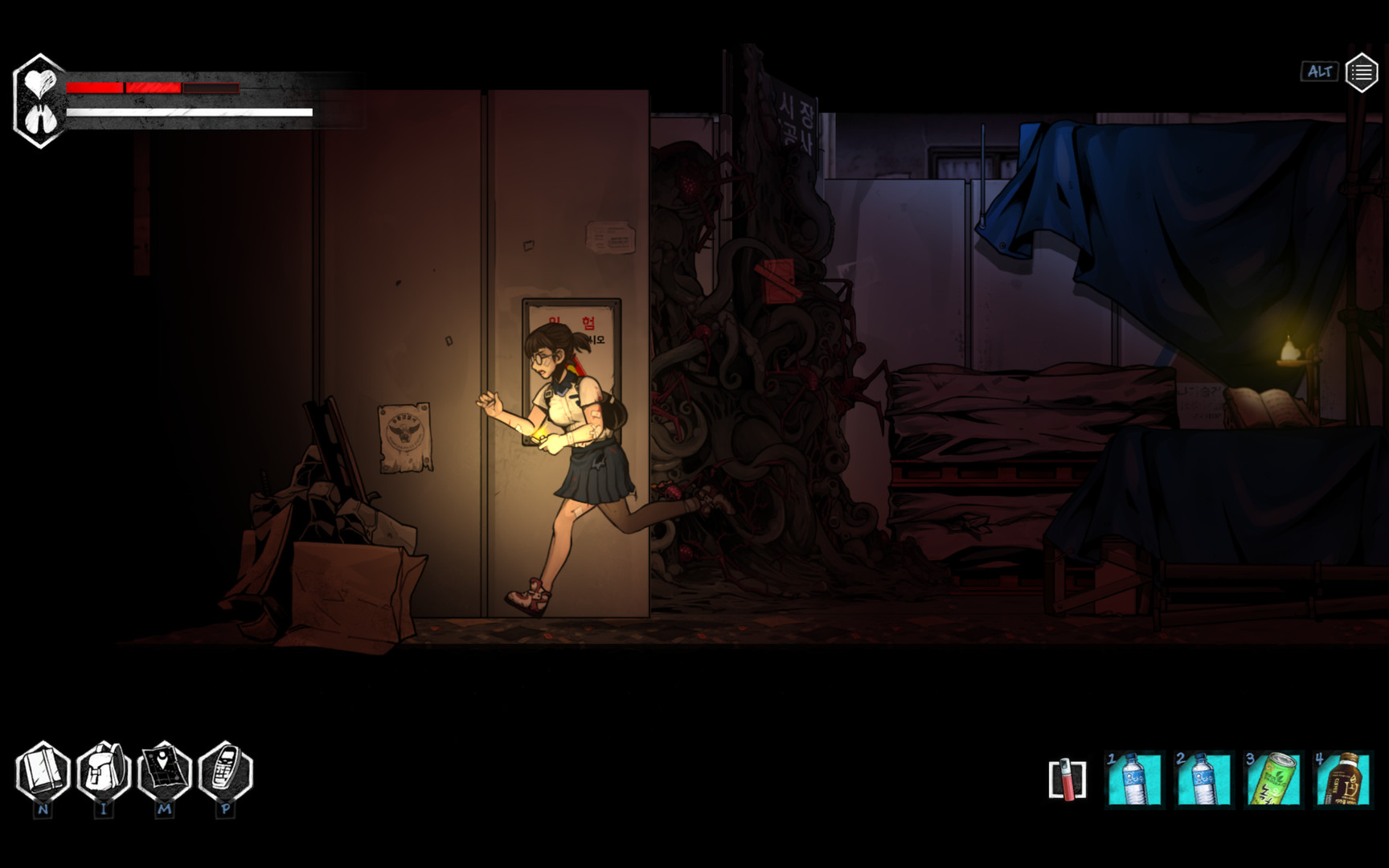Select the coffee bottle in quick slot 4
Viewport: 1389px width, 868px height.
(x=1343, y=776)
